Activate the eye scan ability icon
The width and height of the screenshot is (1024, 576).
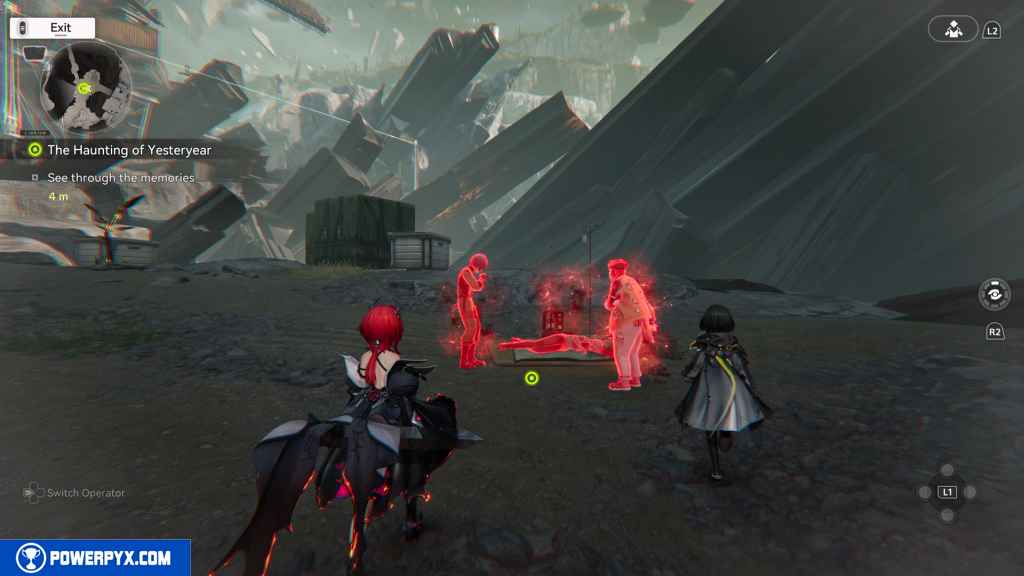[x=994, y=296]
